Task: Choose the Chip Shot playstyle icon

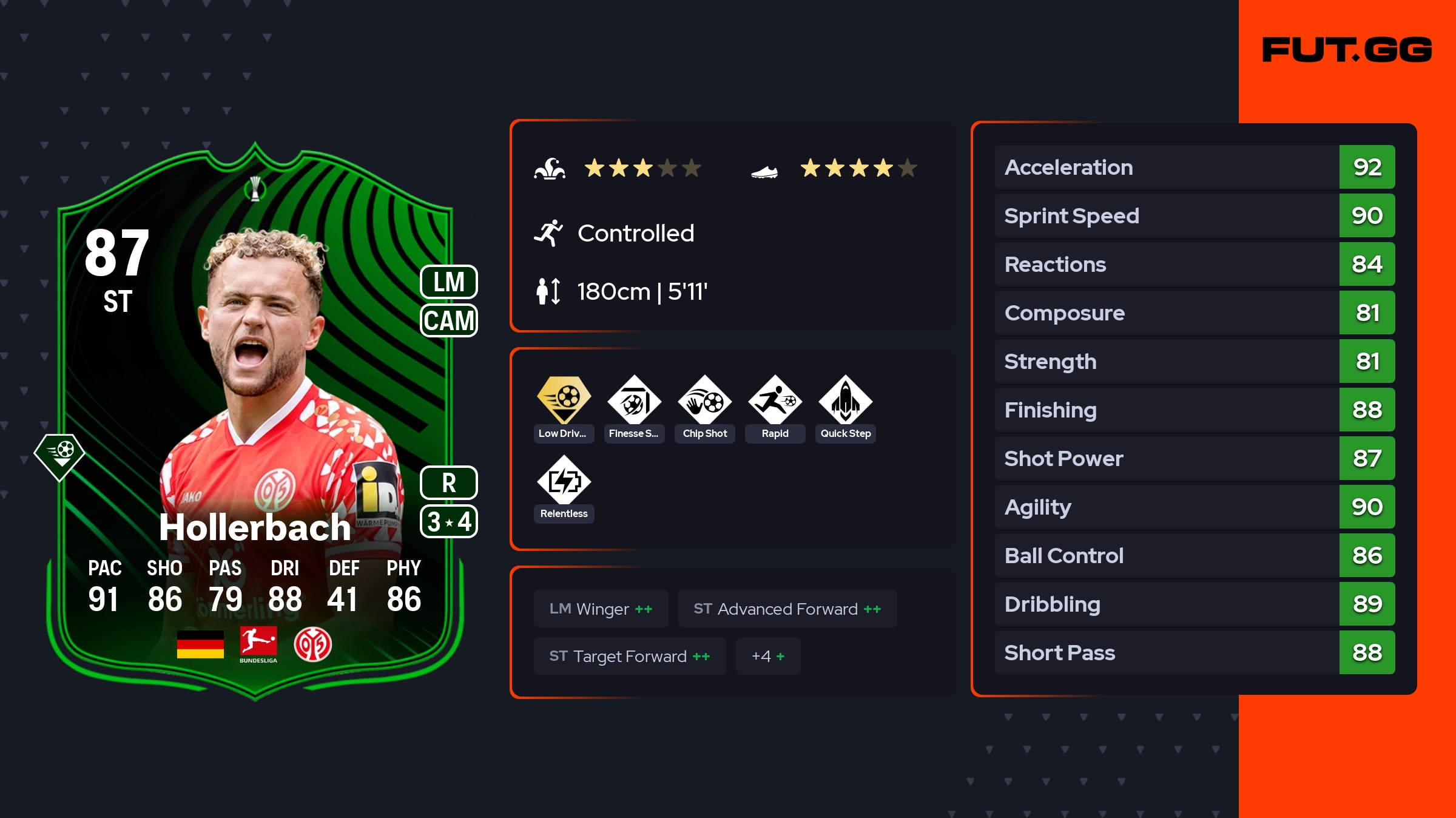Action: (x=704, y=401)
